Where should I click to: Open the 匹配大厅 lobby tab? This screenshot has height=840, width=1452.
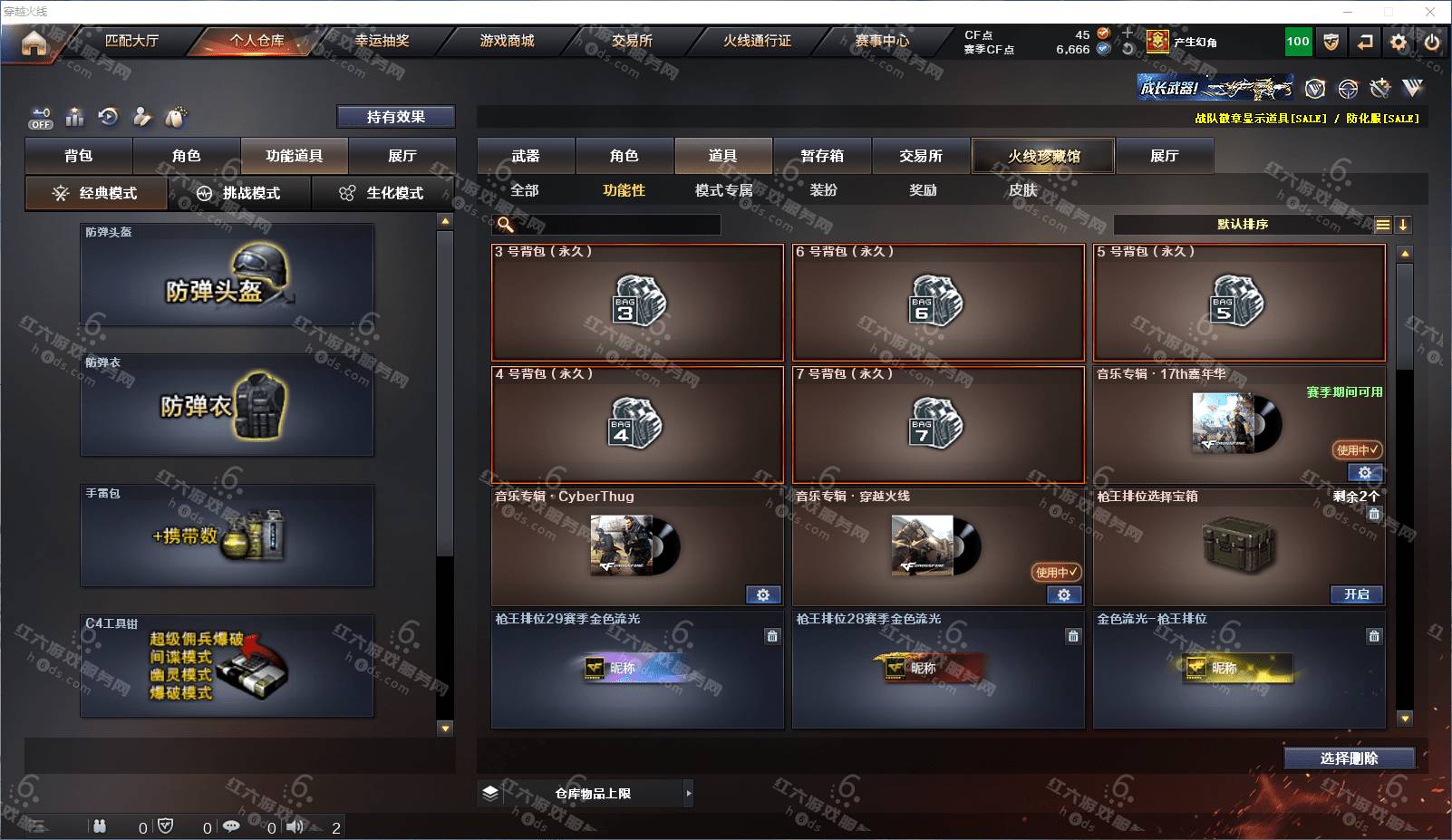131,41
